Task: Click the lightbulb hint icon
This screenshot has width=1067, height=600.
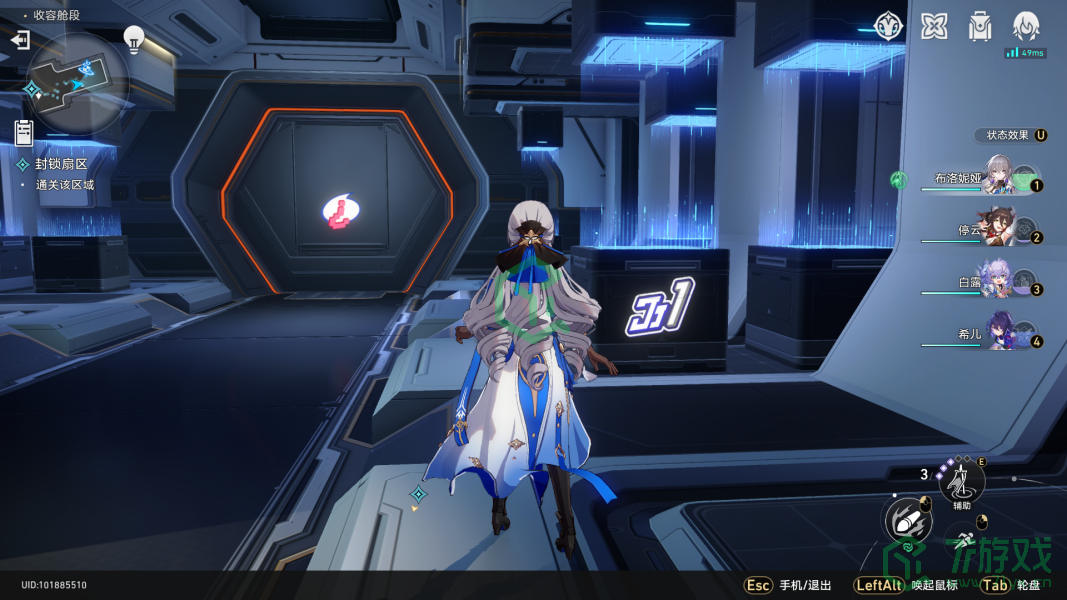Action: click(133, 39)
